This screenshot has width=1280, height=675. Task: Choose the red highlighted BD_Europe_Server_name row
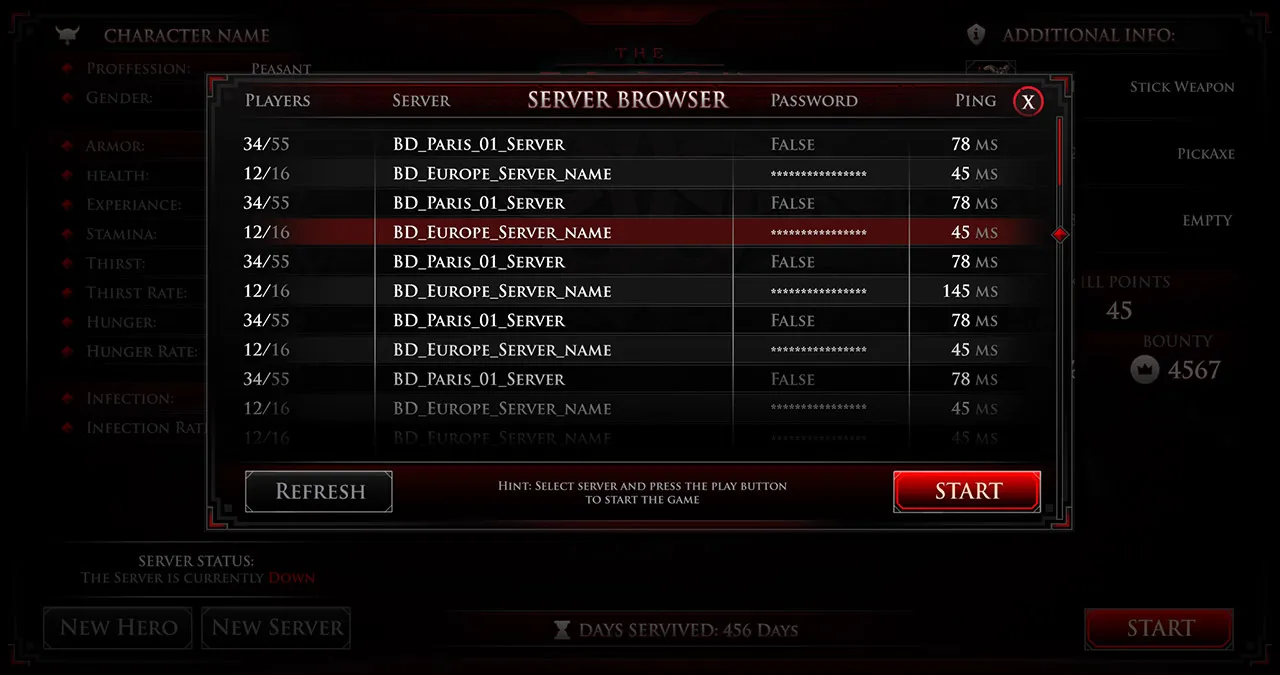pyautogui.click(x=620, y=232)
